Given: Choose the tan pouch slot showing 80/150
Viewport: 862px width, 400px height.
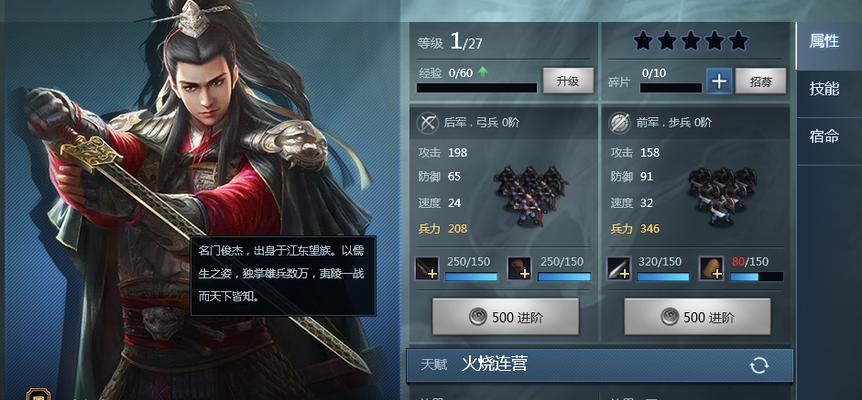Looking at the screenshot, I should pyautogui.click(x=711, y=268).
